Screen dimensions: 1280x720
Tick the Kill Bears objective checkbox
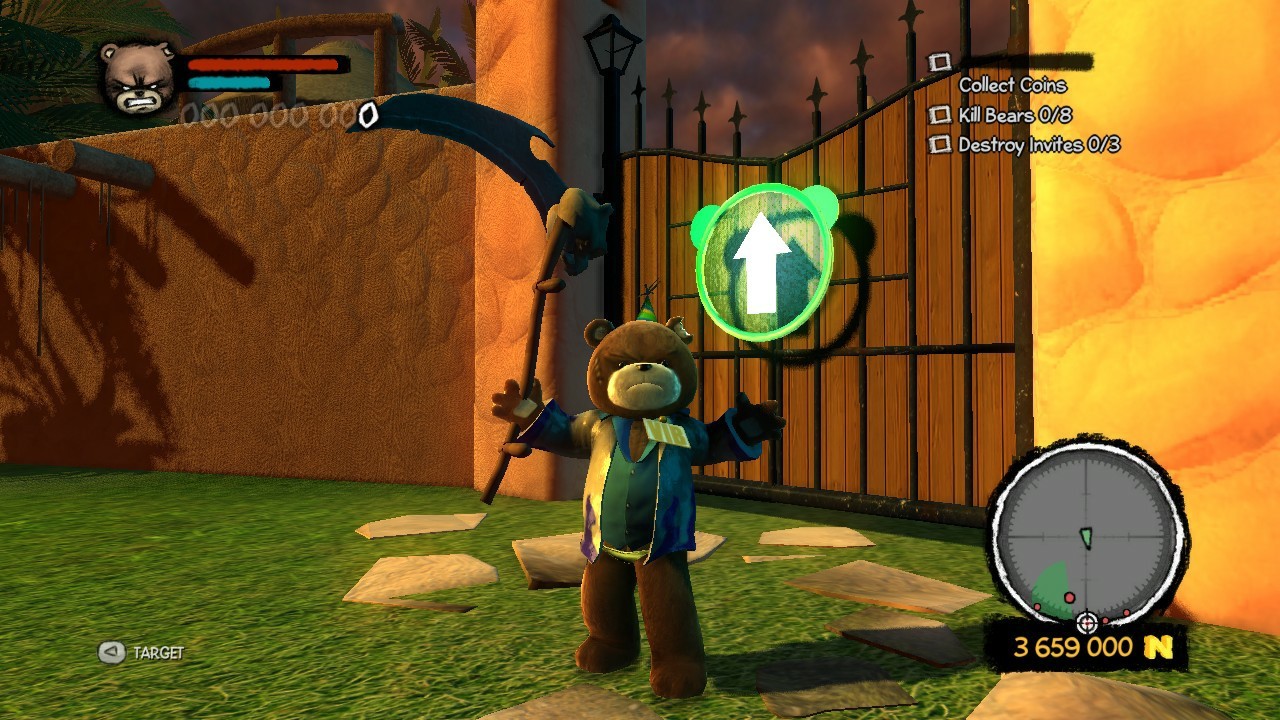coord(940,116)
